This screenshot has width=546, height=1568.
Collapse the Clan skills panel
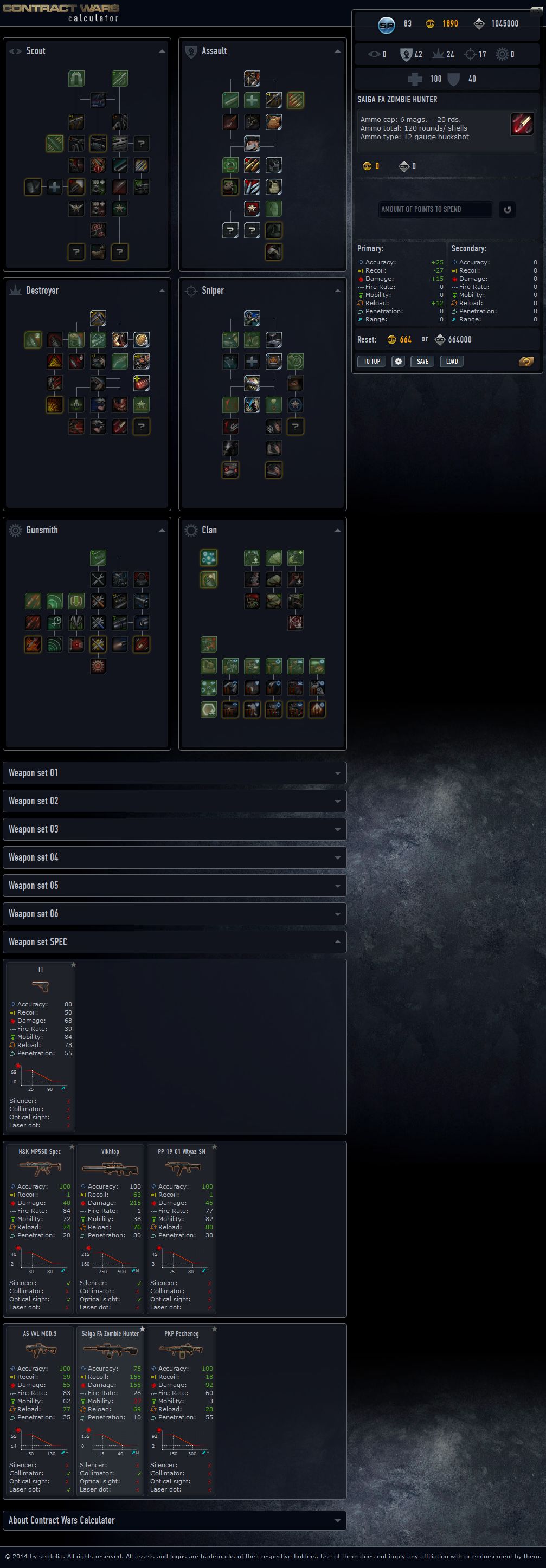(337, 530)
